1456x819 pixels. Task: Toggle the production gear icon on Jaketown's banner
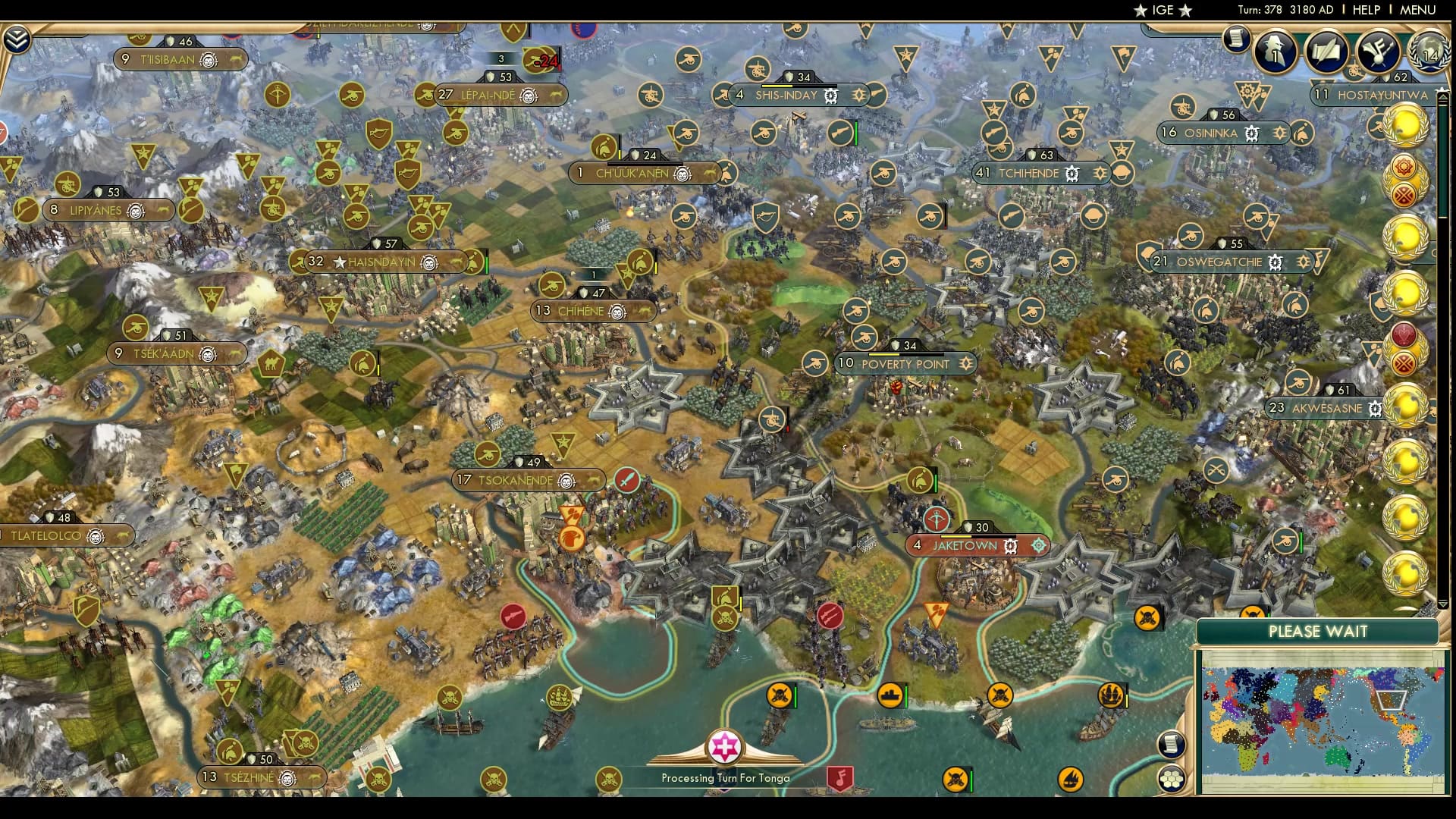pos(1011,548)
